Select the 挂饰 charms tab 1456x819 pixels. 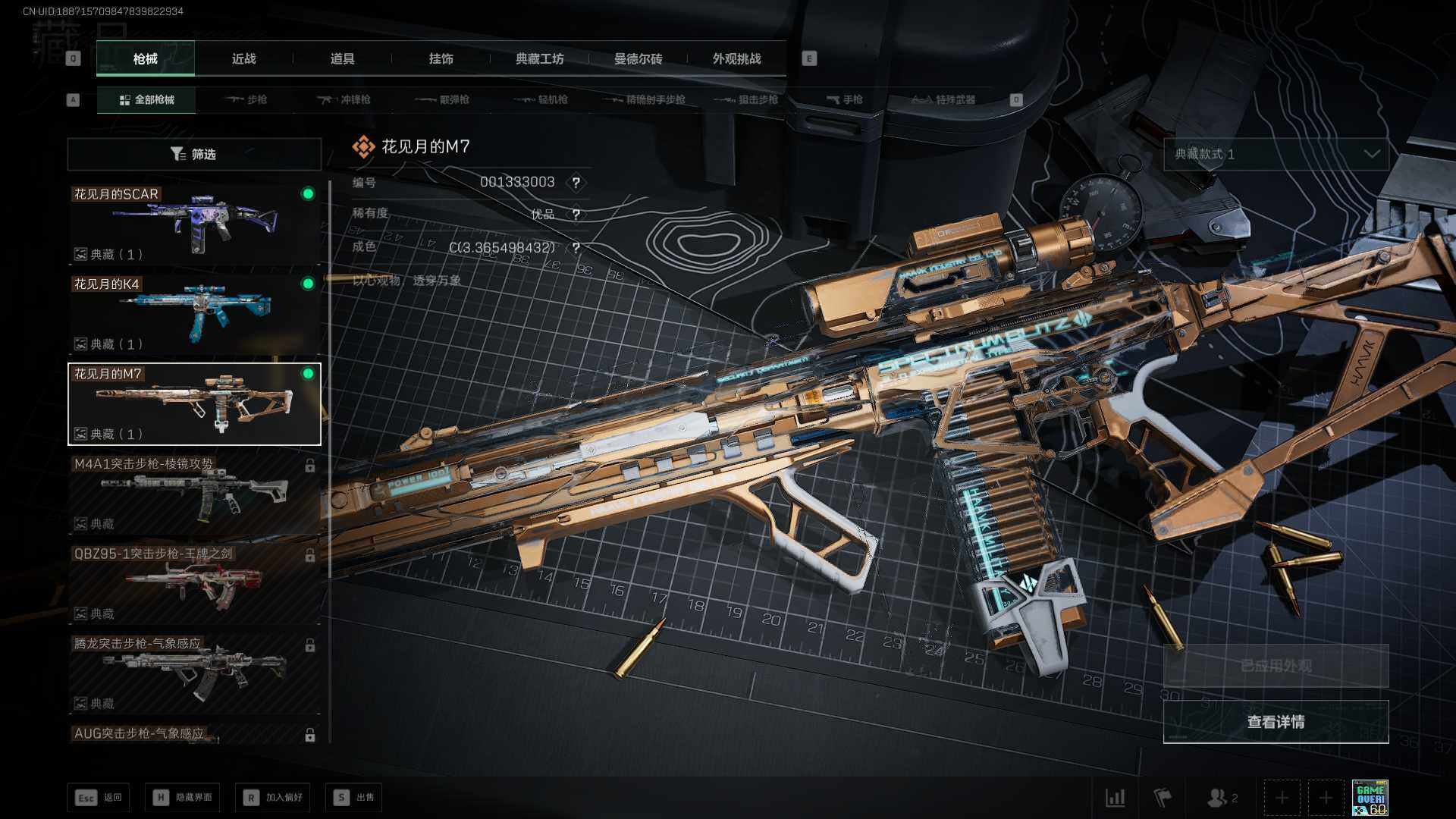click(x=441, y=59)
